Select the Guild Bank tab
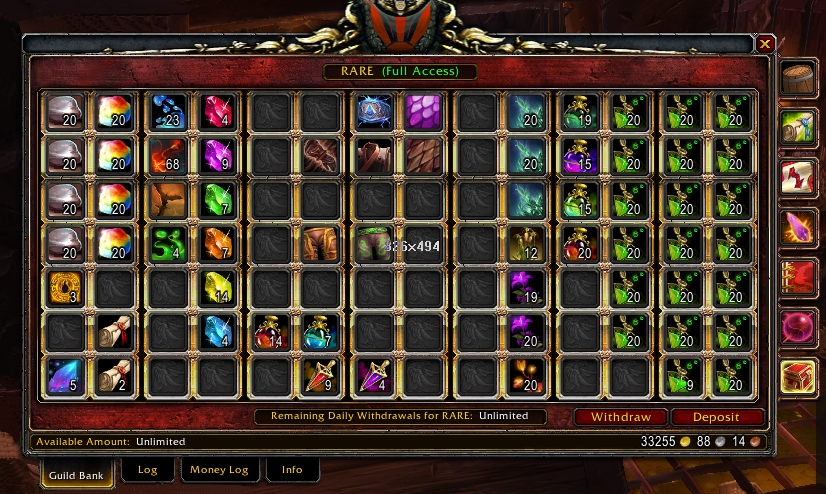 76,470
